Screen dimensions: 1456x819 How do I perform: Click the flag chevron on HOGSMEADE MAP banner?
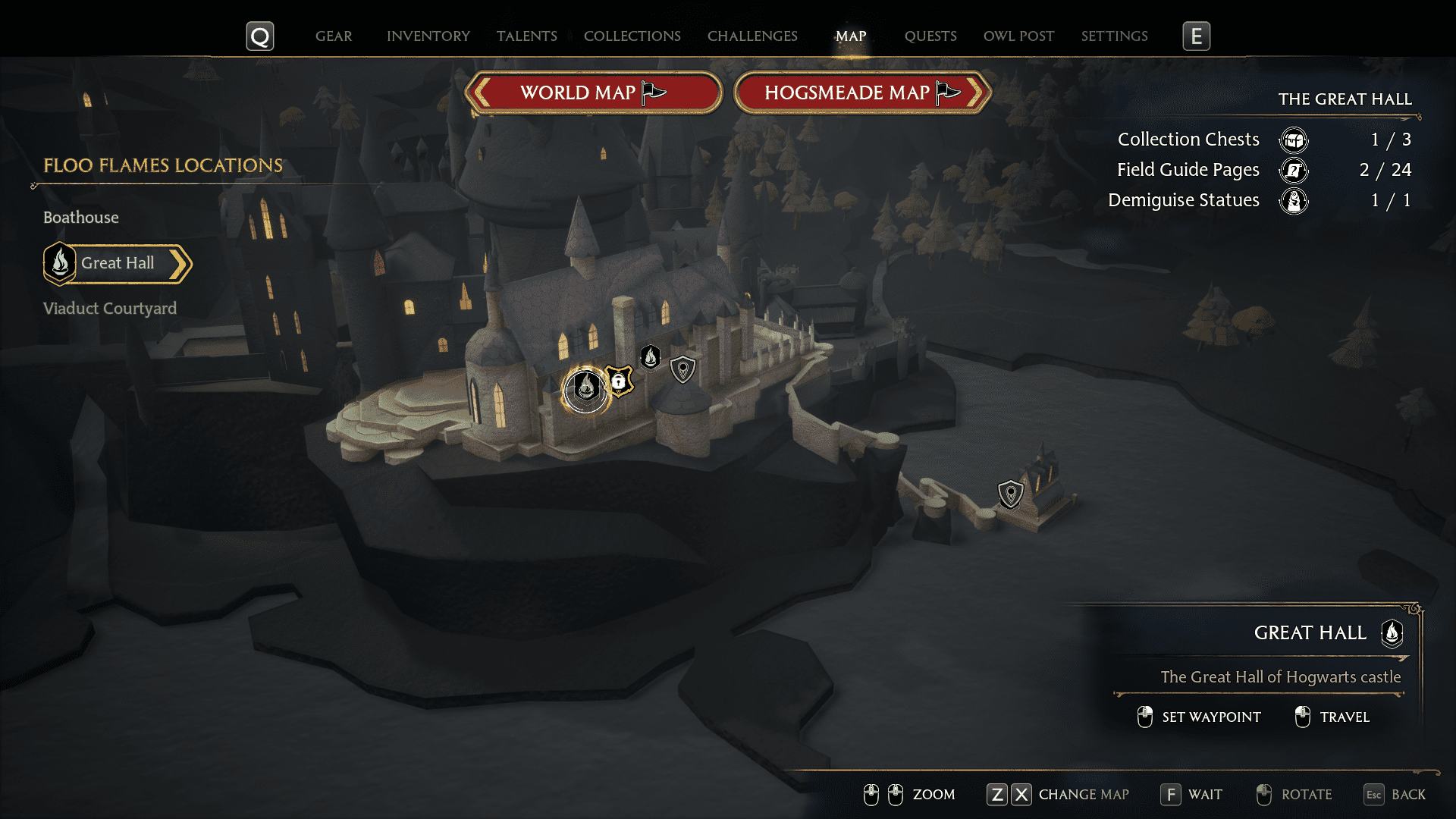946,91
